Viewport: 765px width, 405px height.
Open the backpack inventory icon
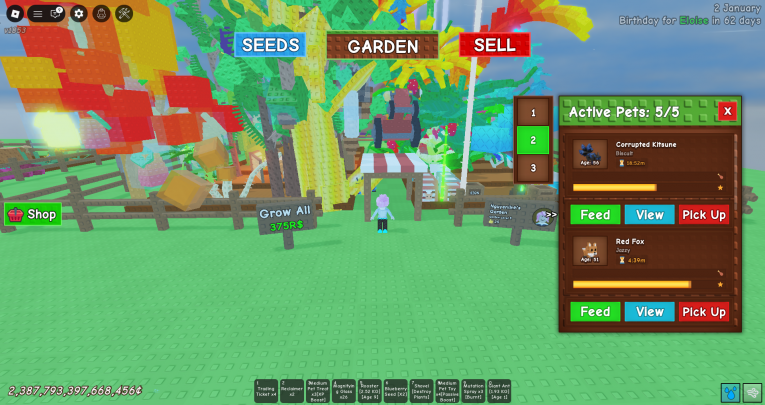pyautogui.click(x=101, y=14)
